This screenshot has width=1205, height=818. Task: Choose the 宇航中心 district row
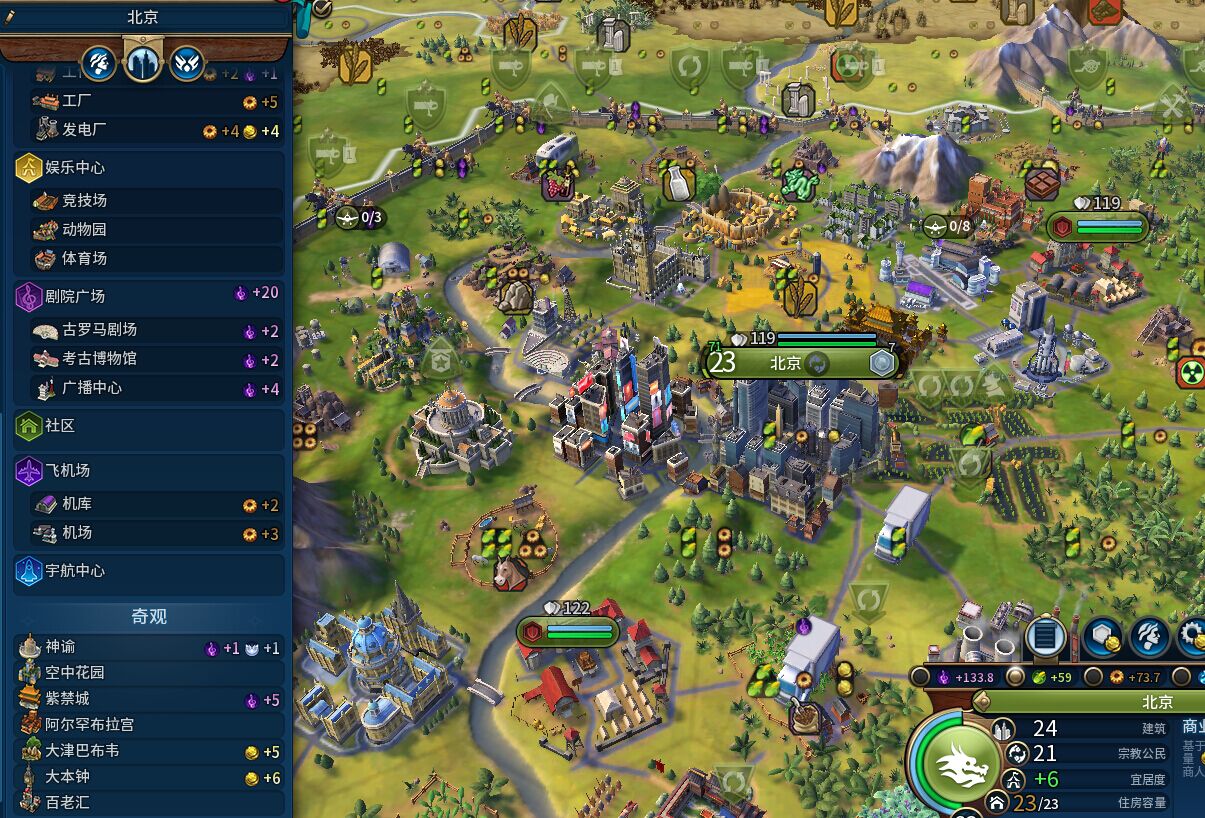pos(148,571)
